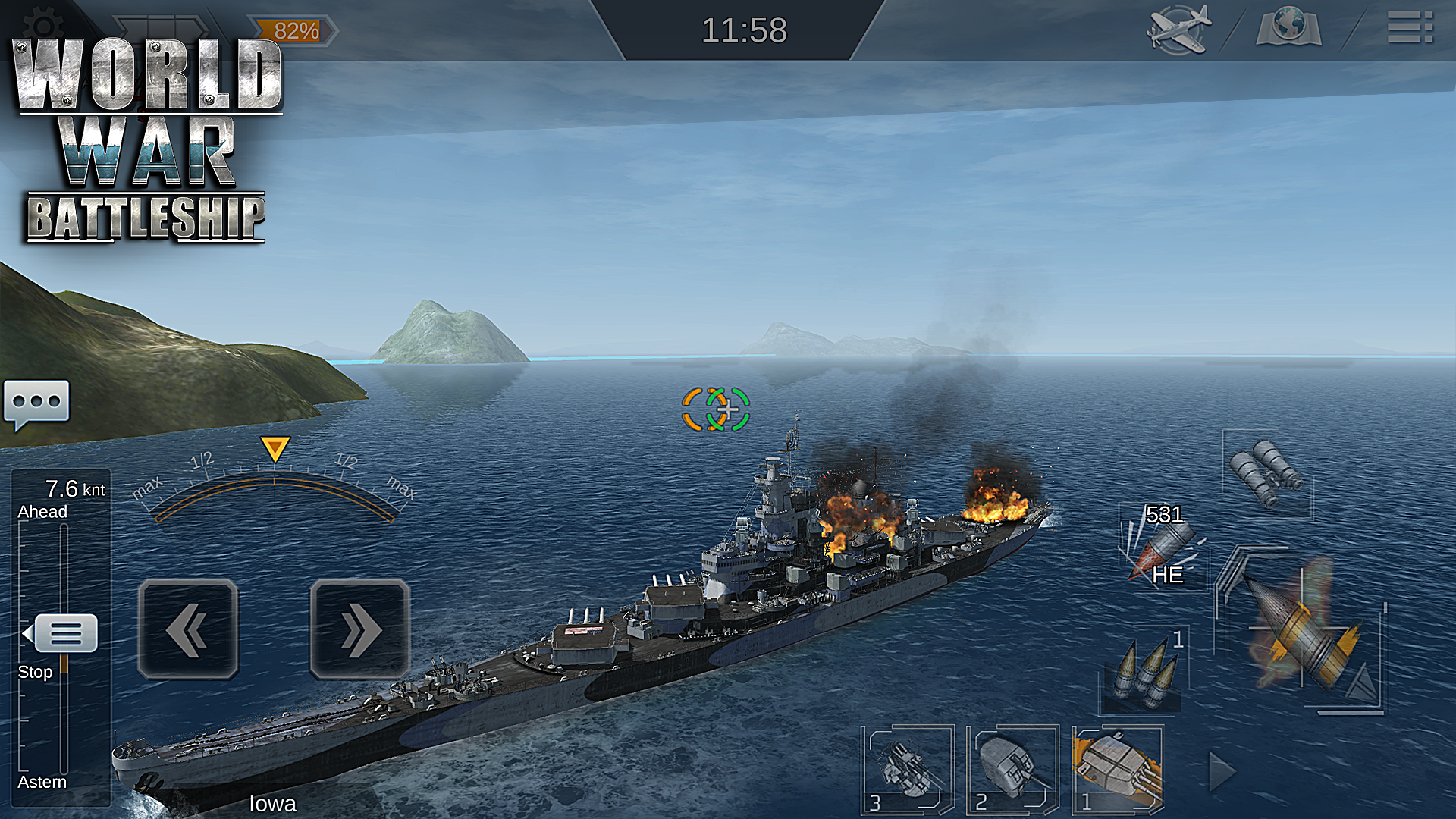Fire the main guns shell button
This screenshot has height=819, width=1456.
point(1301,631)
